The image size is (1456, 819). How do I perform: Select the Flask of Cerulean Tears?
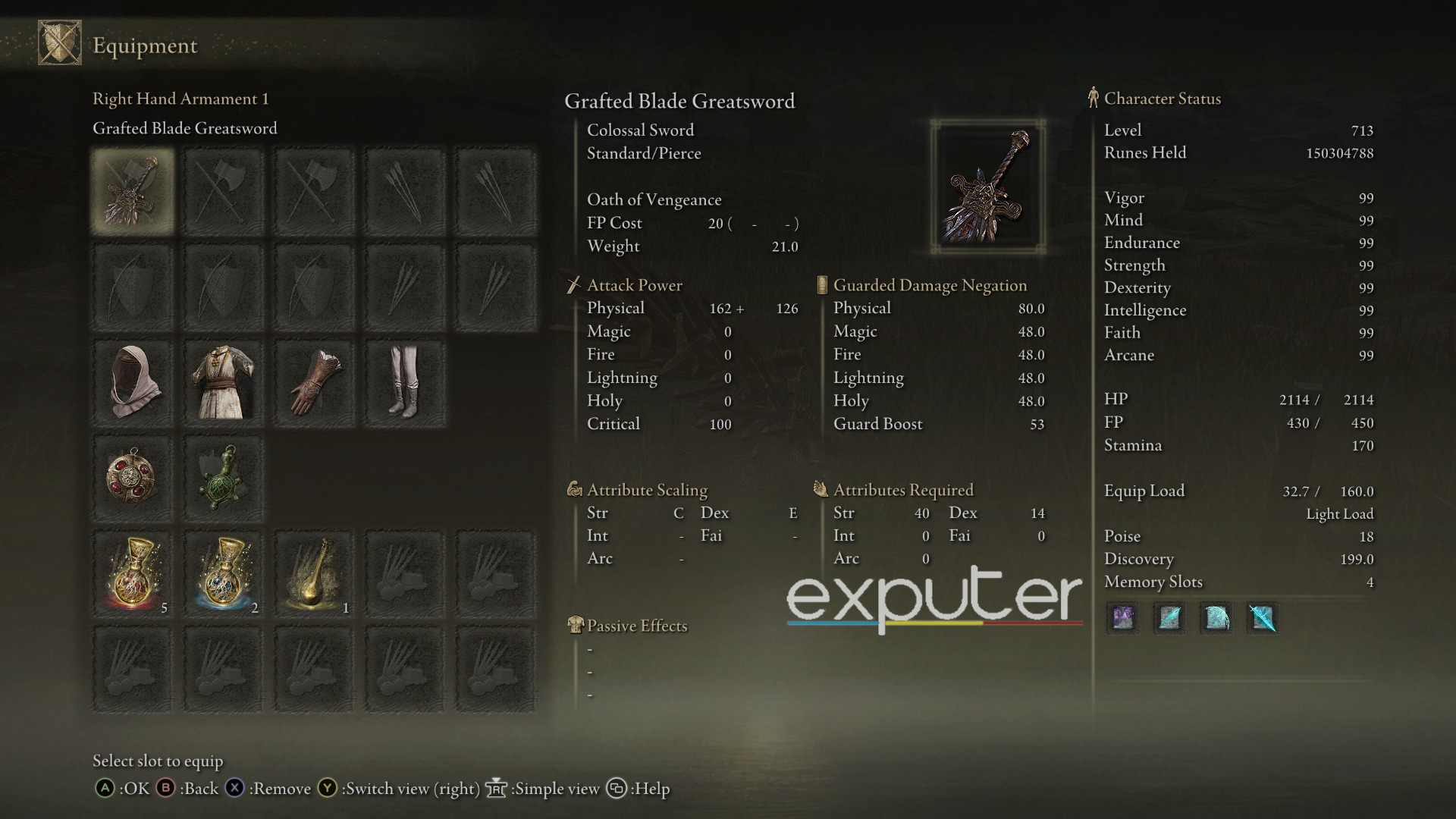(225, 574)
